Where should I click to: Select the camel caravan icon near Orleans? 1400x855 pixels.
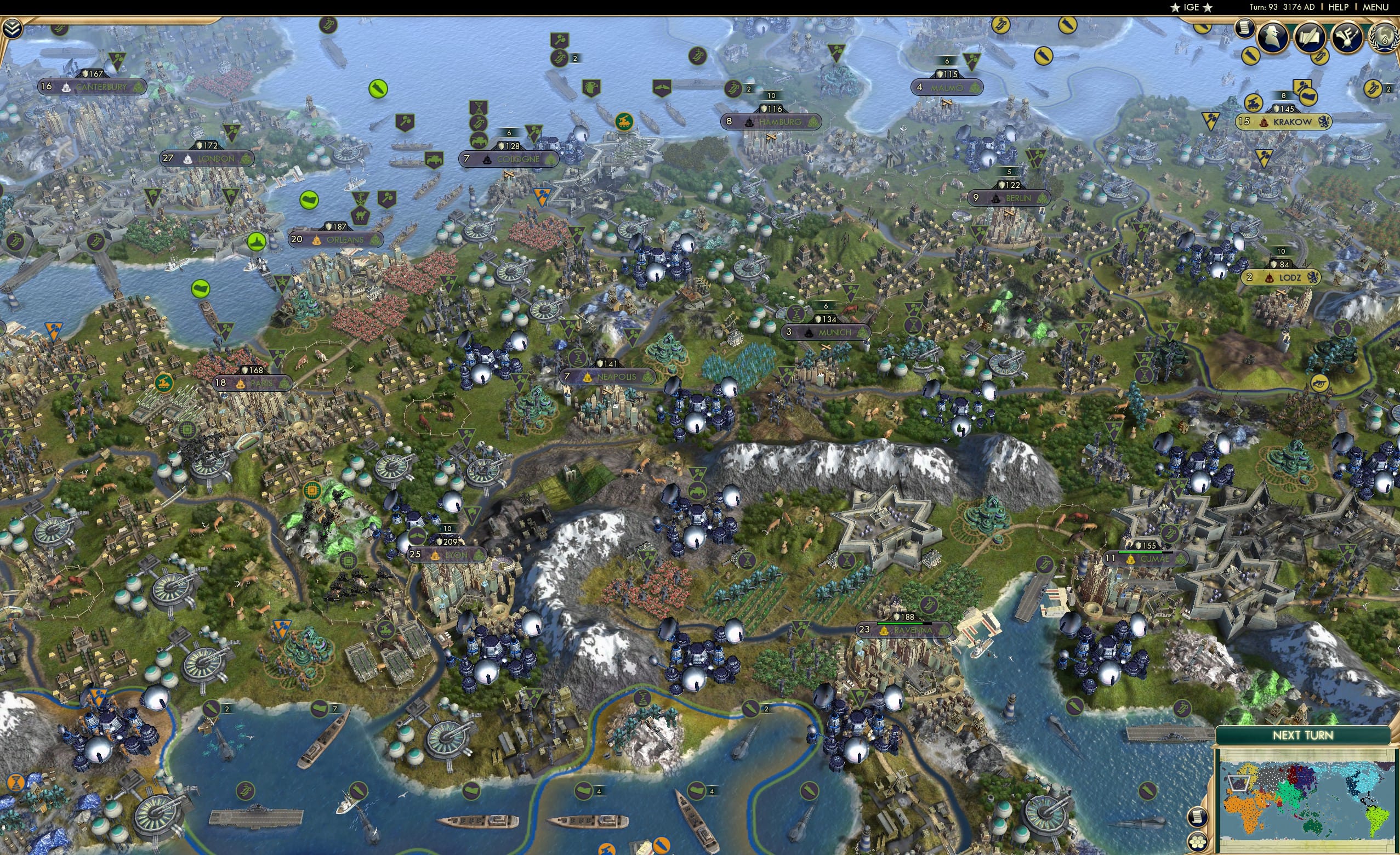360,215
